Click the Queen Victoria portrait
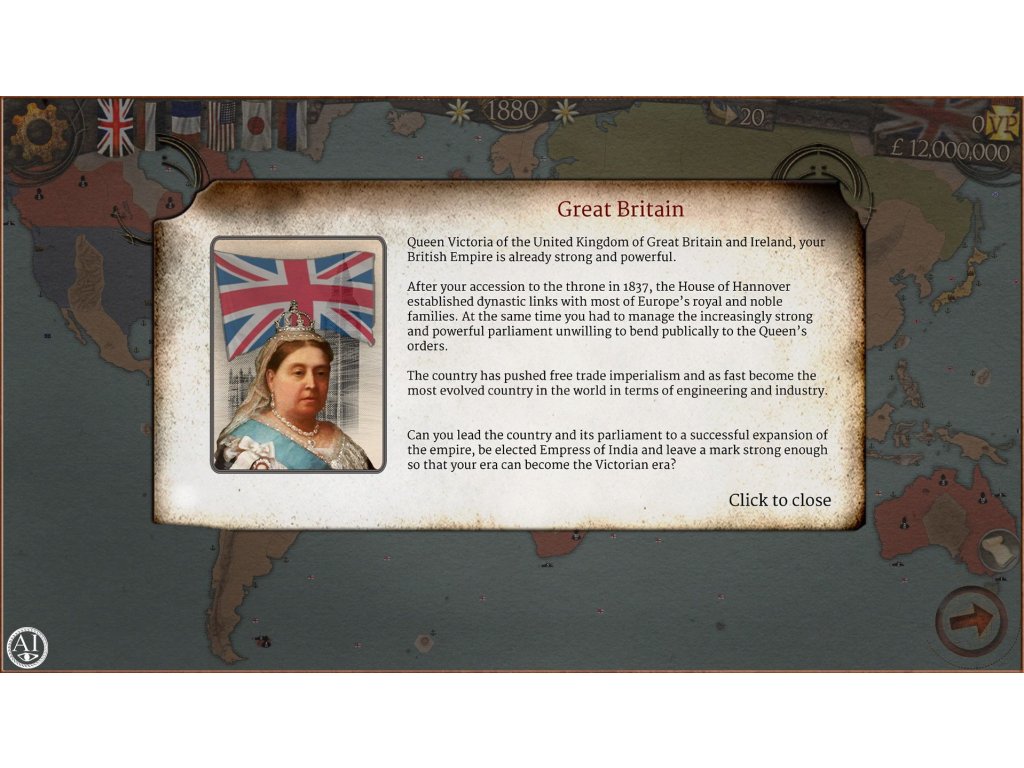This screenshot has height=768, width=1024. tap(298, 354)
